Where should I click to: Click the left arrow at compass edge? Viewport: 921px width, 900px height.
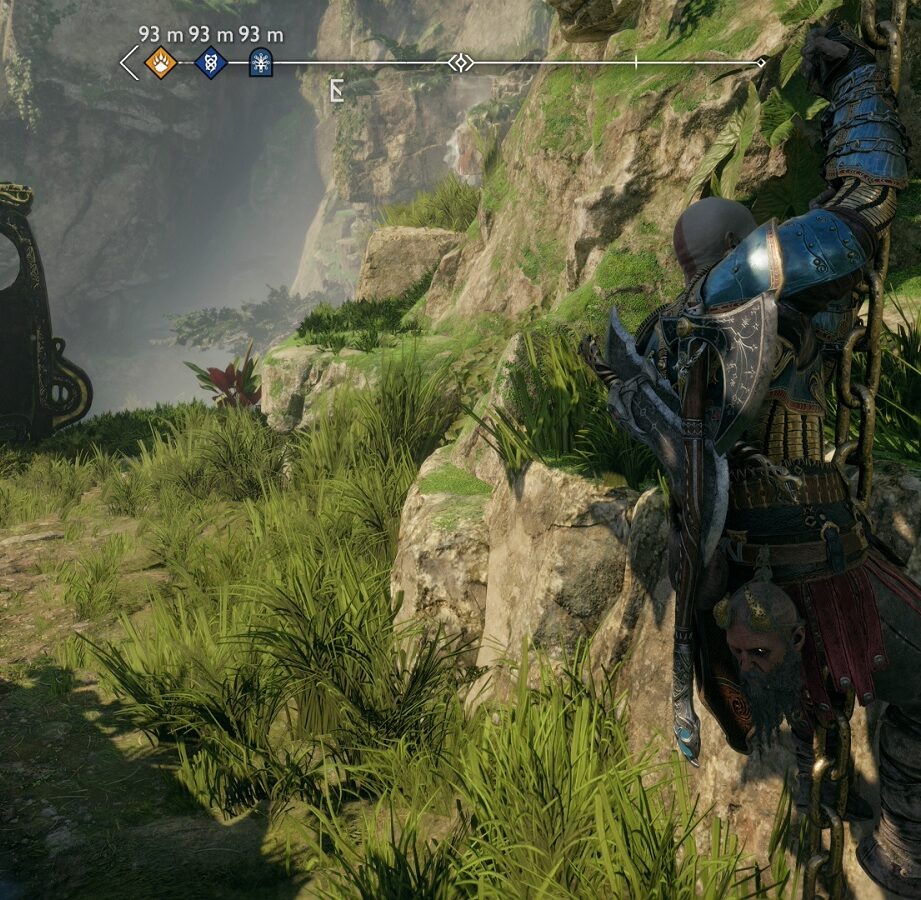click(x=129, y=63)
